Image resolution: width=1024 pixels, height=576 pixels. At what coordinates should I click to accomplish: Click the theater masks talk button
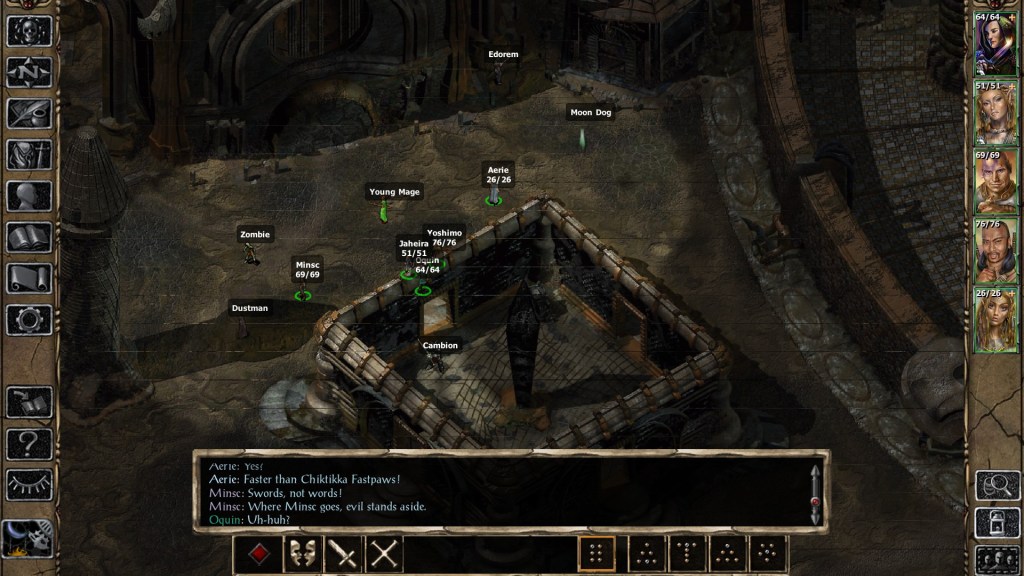tap(302, 555)
